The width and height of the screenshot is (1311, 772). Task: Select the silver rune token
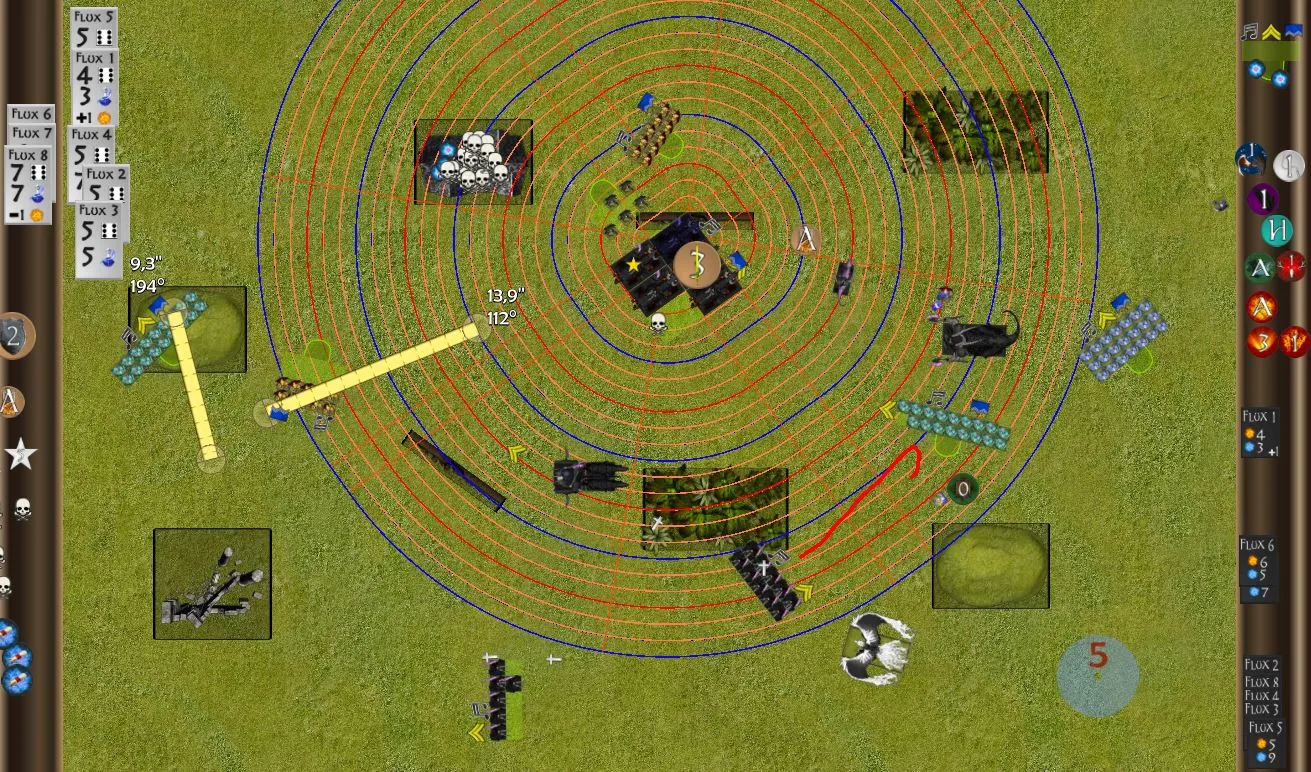(x=1289, y=165)
